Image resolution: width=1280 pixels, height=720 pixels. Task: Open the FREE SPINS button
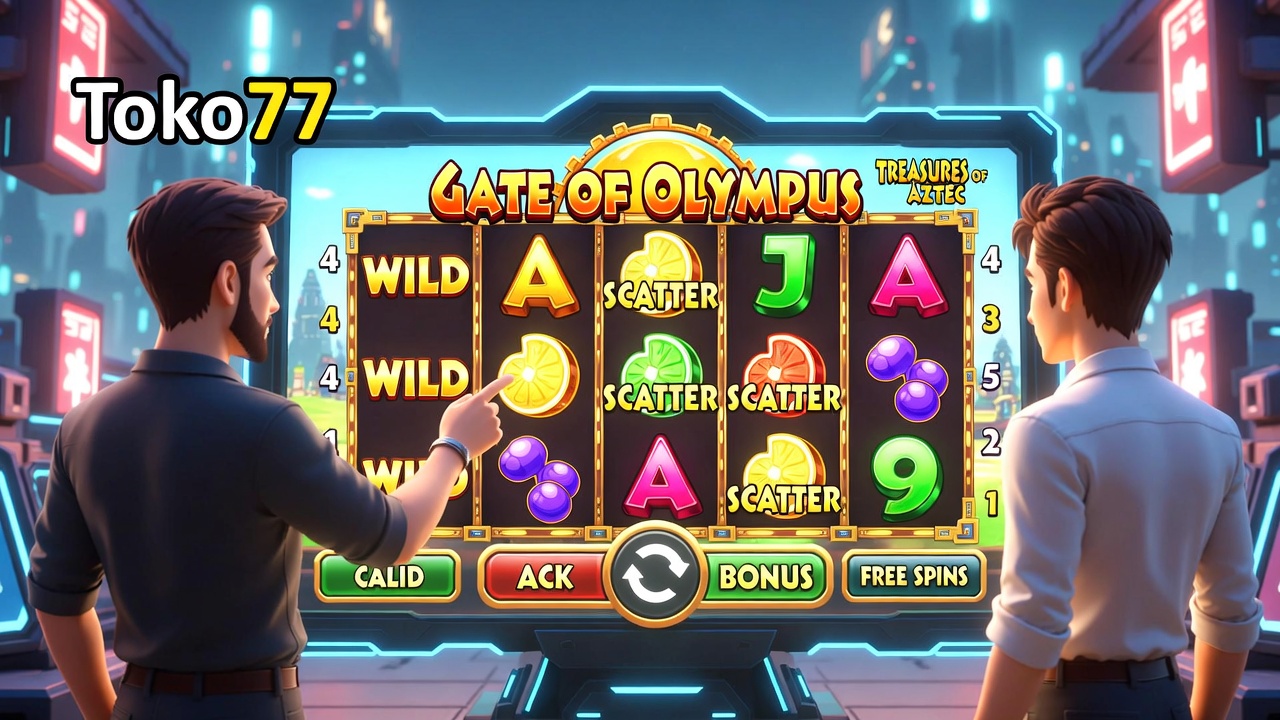click(x=913, y=576)
